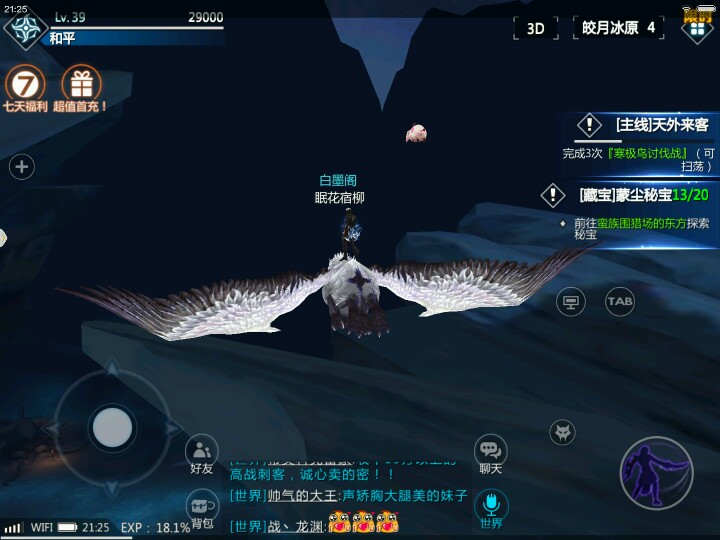This screenshot has width=720, height=540.
Task: Open the backpack (背包) inventory
Action: click(202, 508)
